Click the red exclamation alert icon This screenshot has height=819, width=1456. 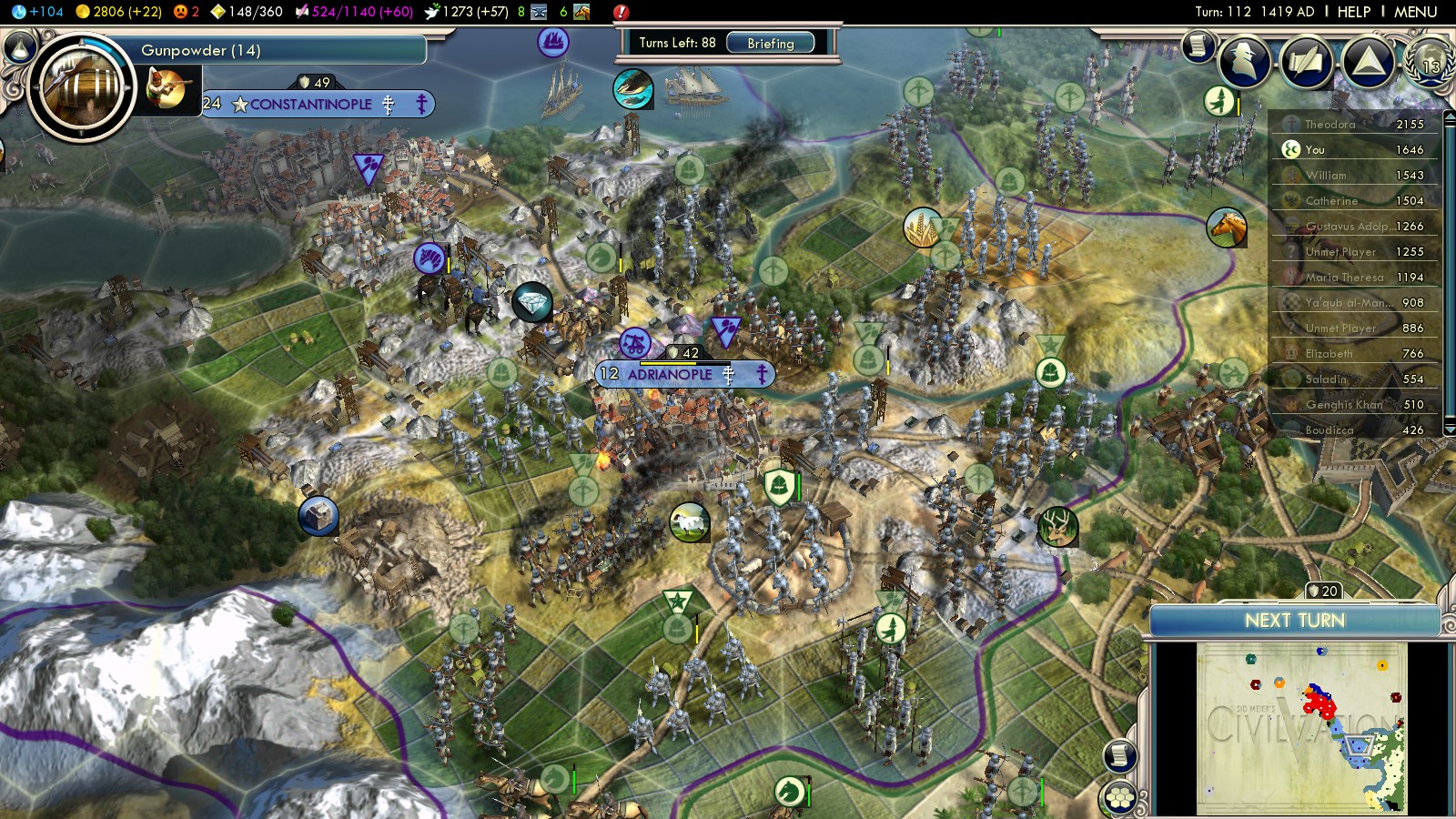(621, 12)
